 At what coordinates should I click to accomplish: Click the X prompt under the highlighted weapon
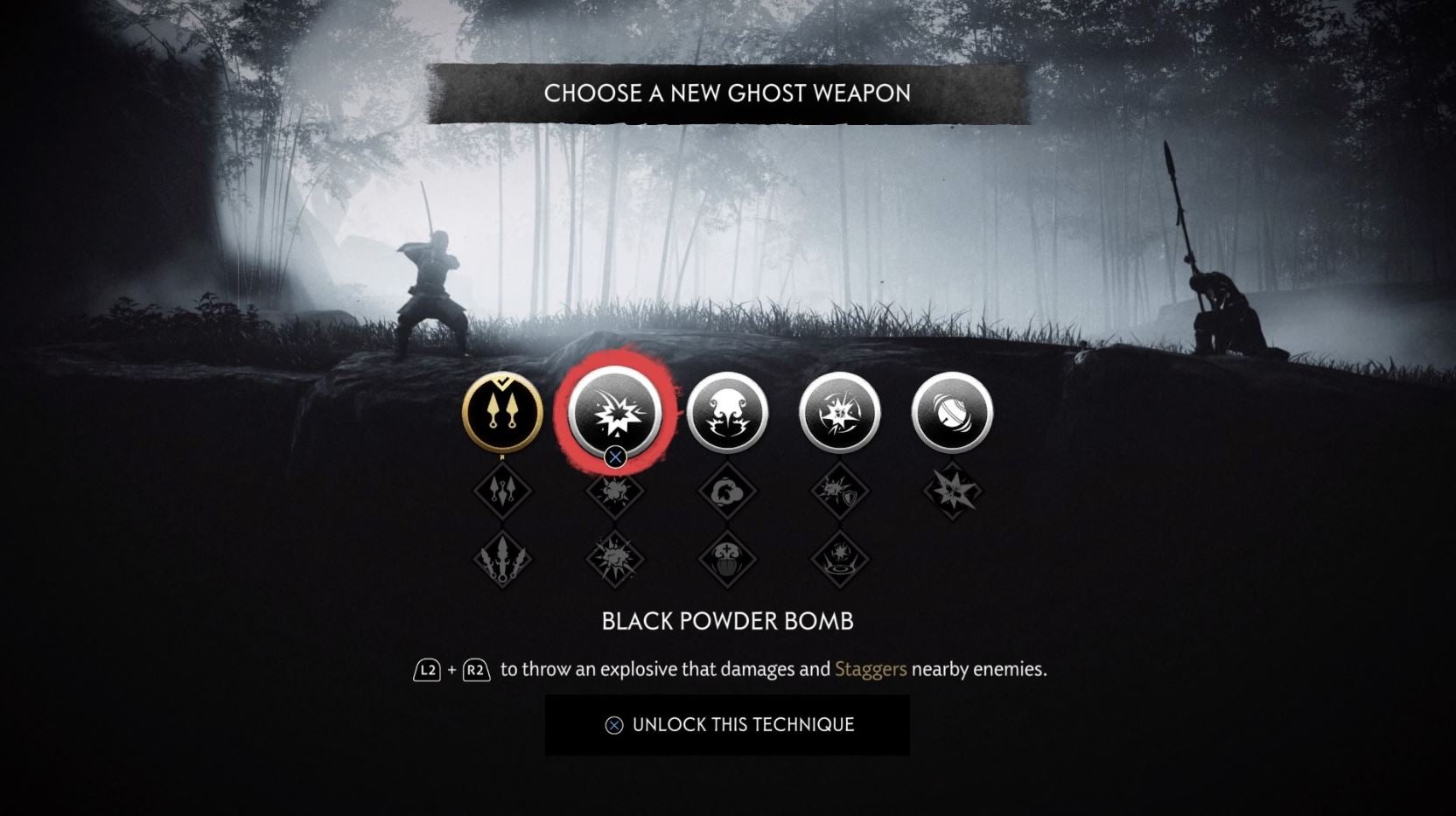[615, 457]
